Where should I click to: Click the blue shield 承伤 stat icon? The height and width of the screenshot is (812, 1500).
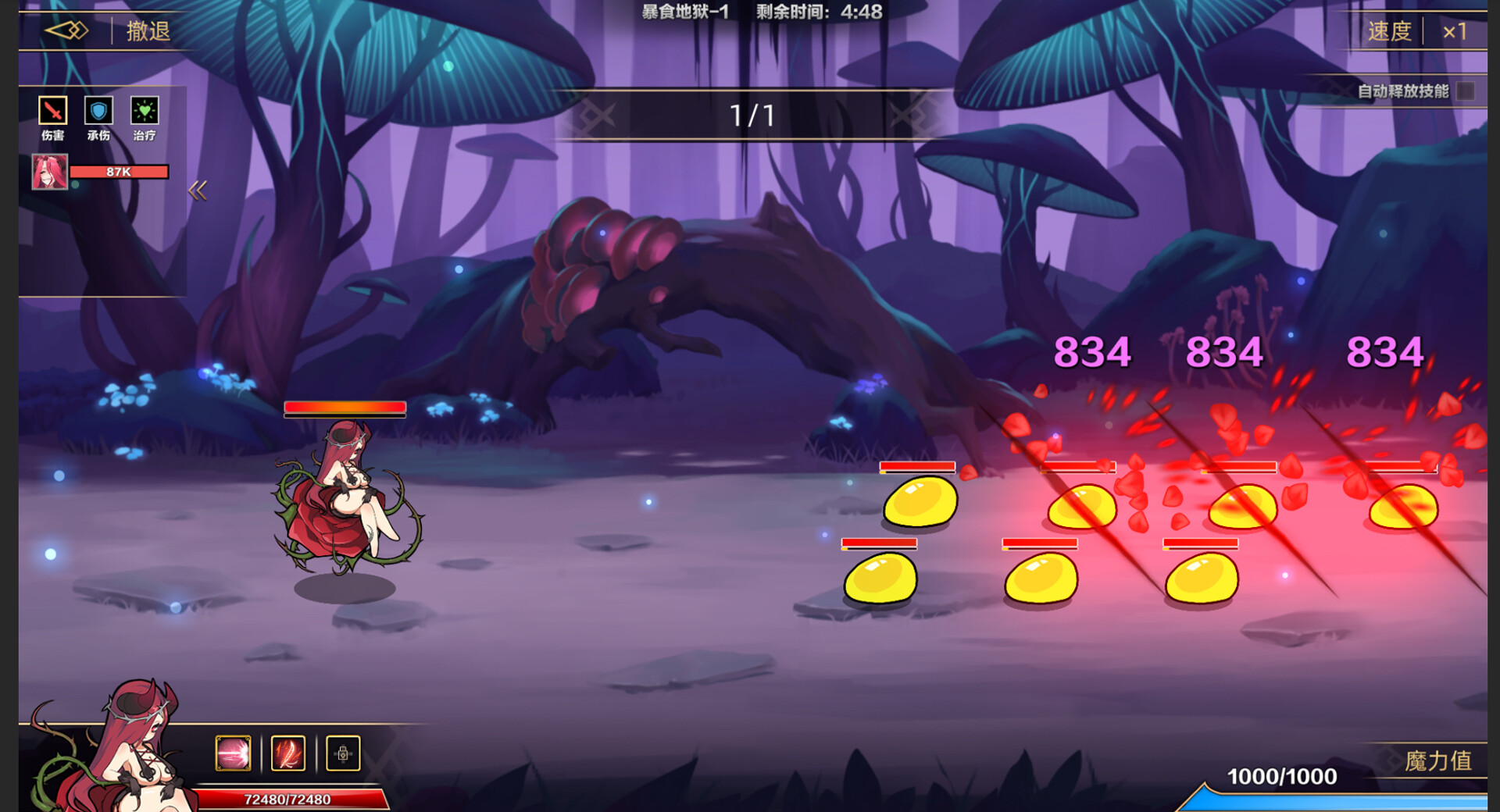(97, 112)
